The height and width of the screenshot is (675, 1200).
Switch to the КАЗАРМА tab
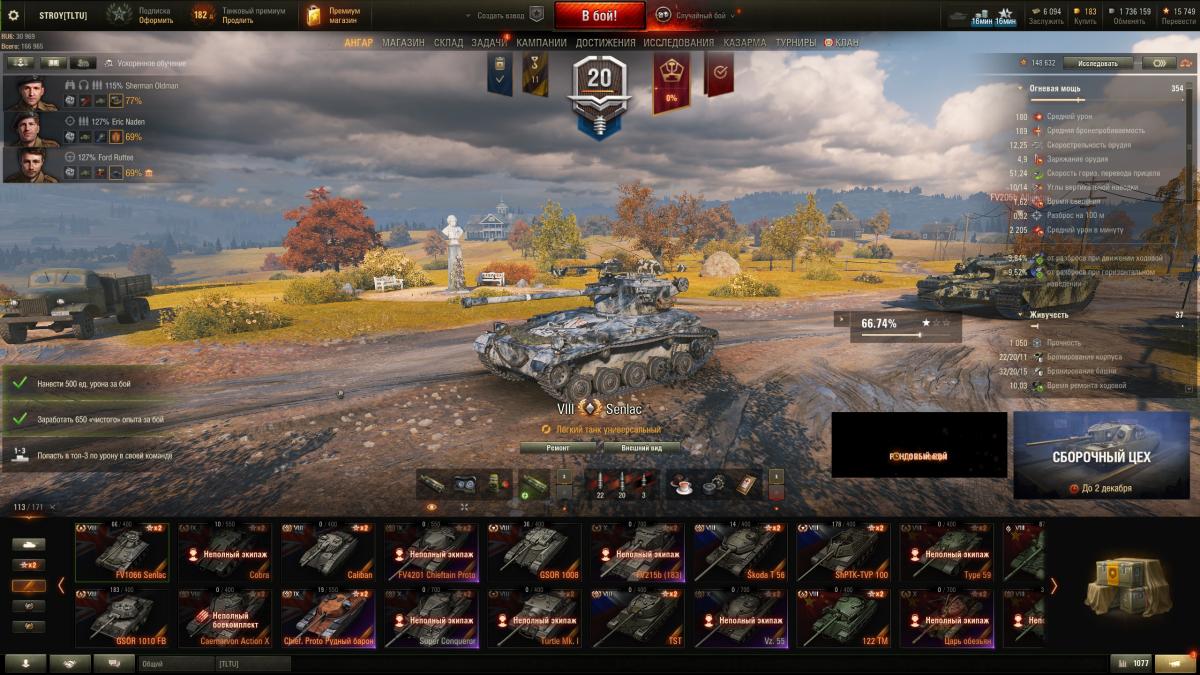pyautogui.click(x=745, y=43)
